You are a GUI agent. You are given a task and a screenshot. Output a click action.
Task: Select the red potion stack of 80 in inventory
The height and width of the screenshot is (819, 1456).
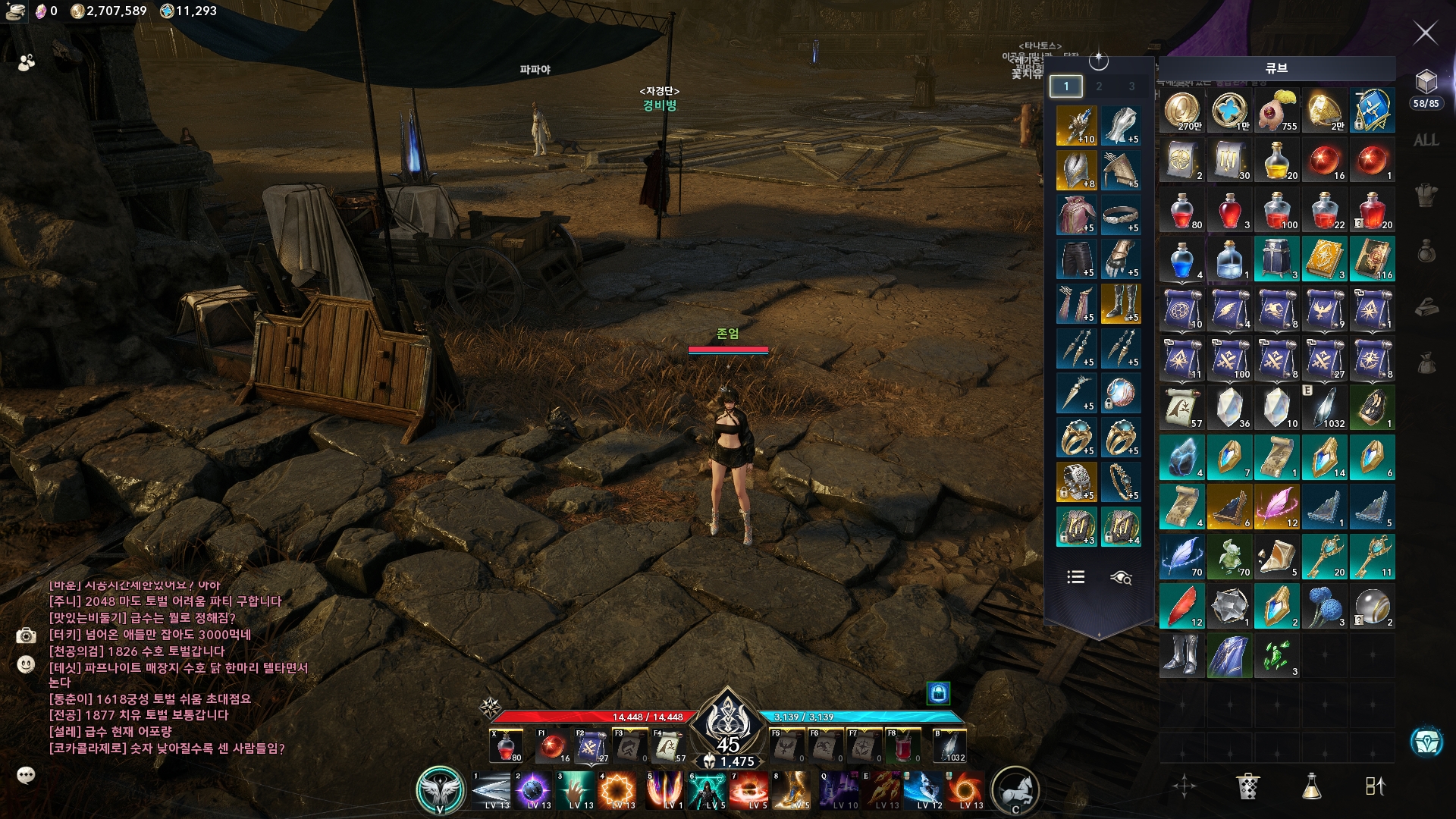point(1182,210)
